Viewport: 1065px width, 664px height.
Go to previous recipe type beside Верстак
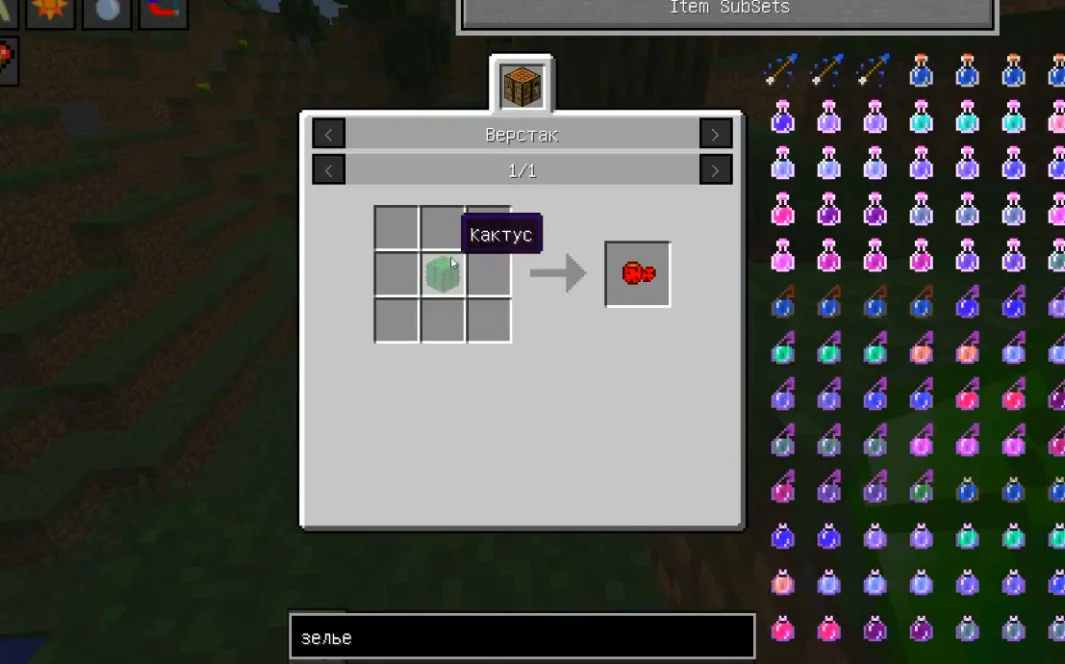(x=328, y=134)
